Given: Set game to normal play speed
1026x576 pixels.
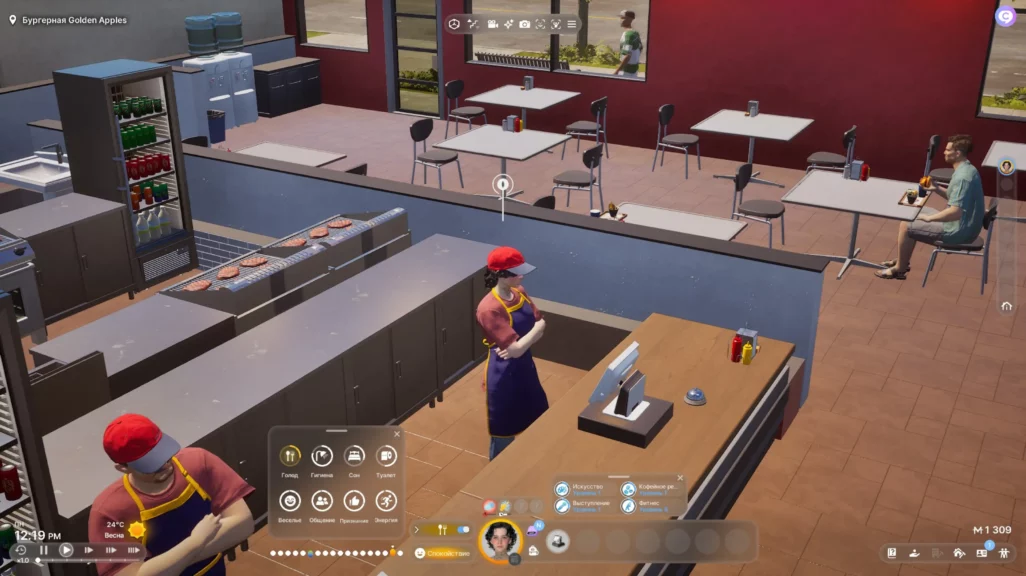Looking at the screenshot, I should point(66,550).
